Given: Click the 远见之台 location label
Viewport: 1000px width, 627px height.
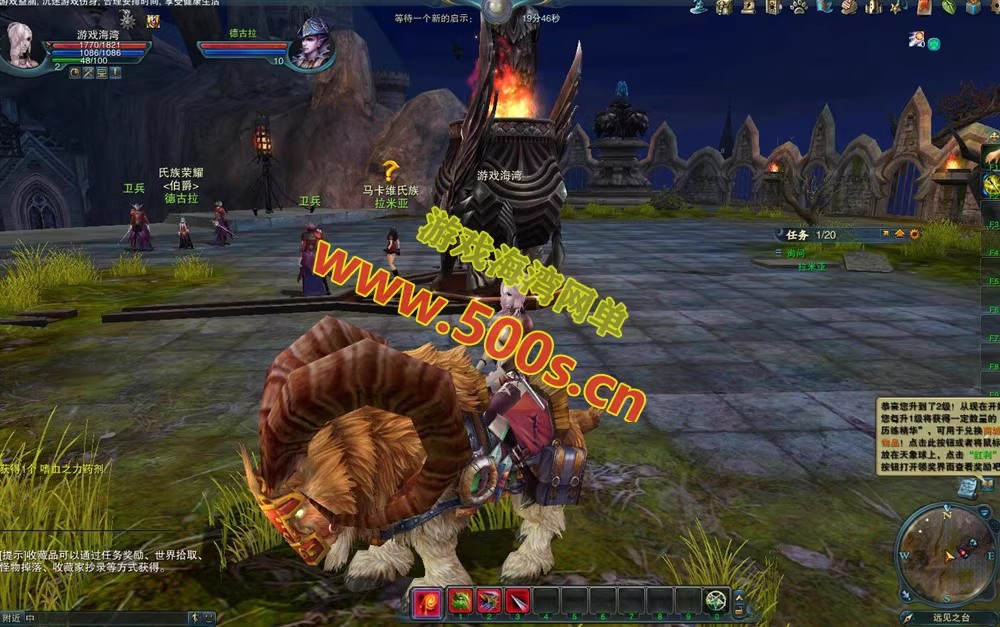Looking at the screenshot, I should tap(948, 619).
